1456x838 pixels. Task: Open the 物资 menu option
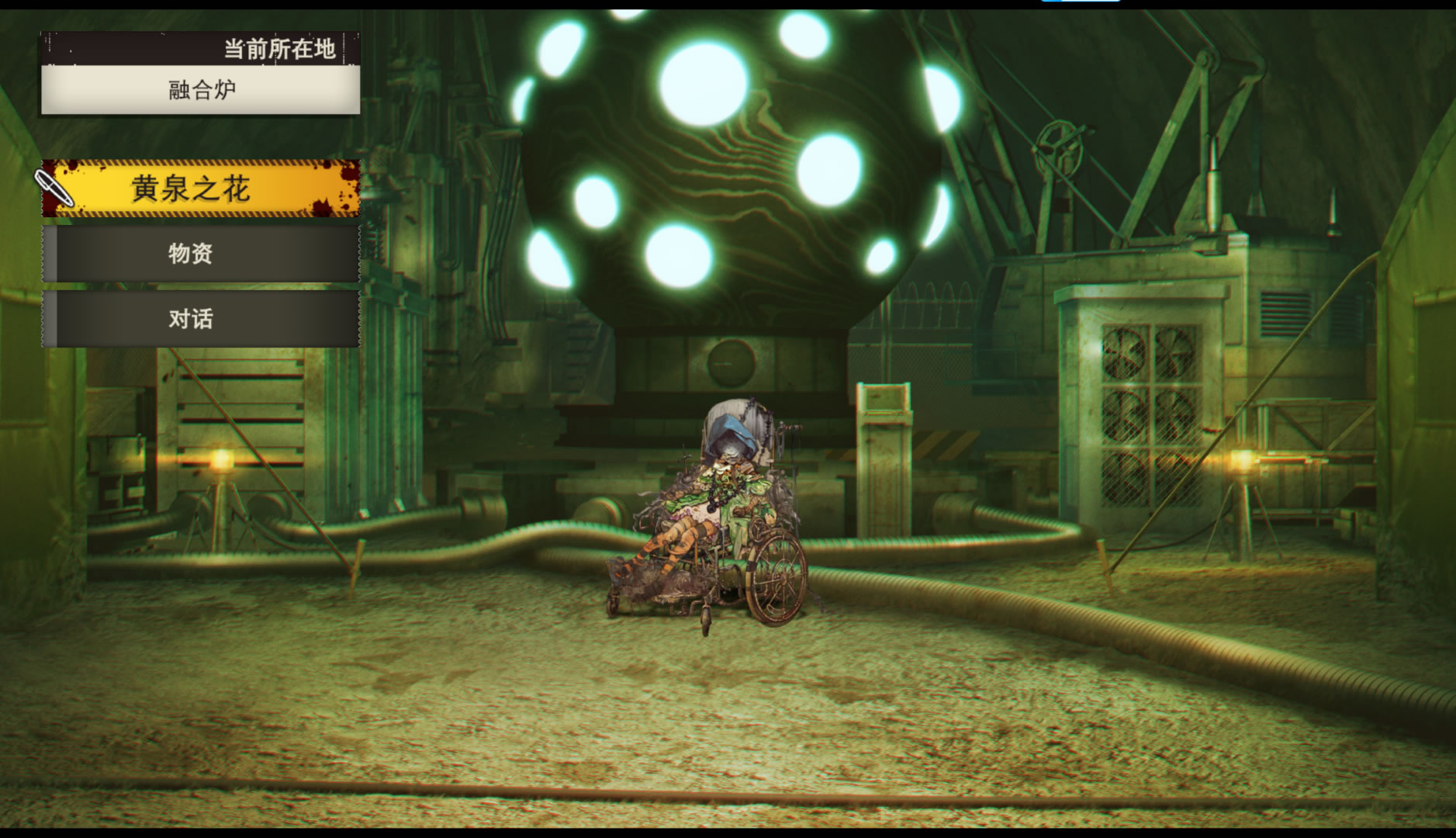(200, 254)
